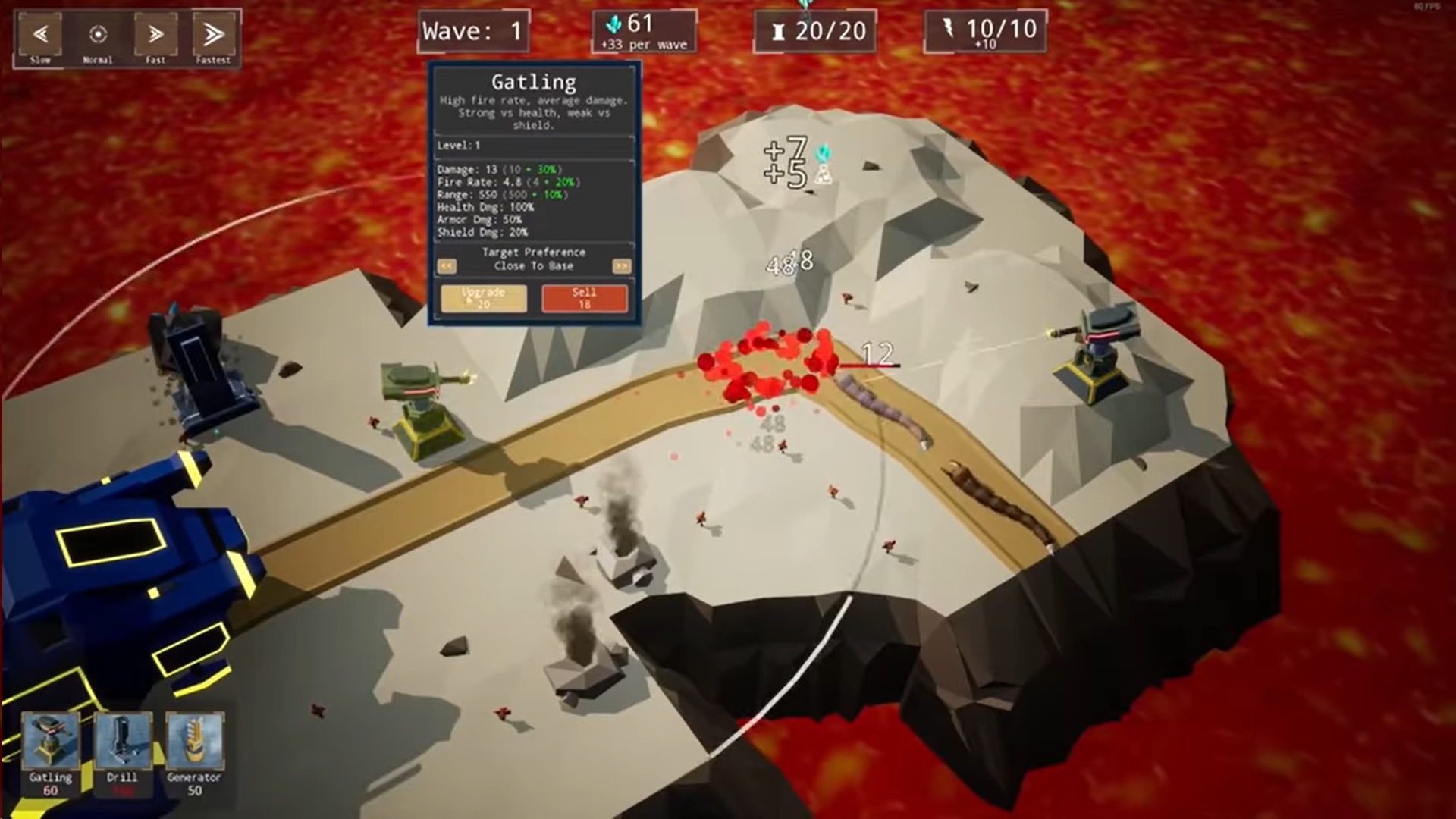The image size is (1456, 819).
Task: Cycle target preference to the next option
Action: coord(621,266)
